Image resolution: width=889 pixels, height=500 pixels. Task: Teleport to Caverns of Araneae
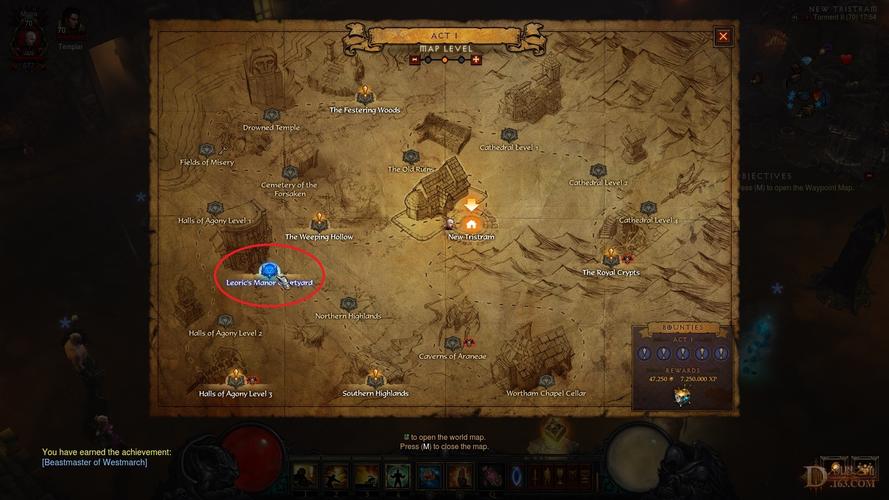[x=453, y=344]
